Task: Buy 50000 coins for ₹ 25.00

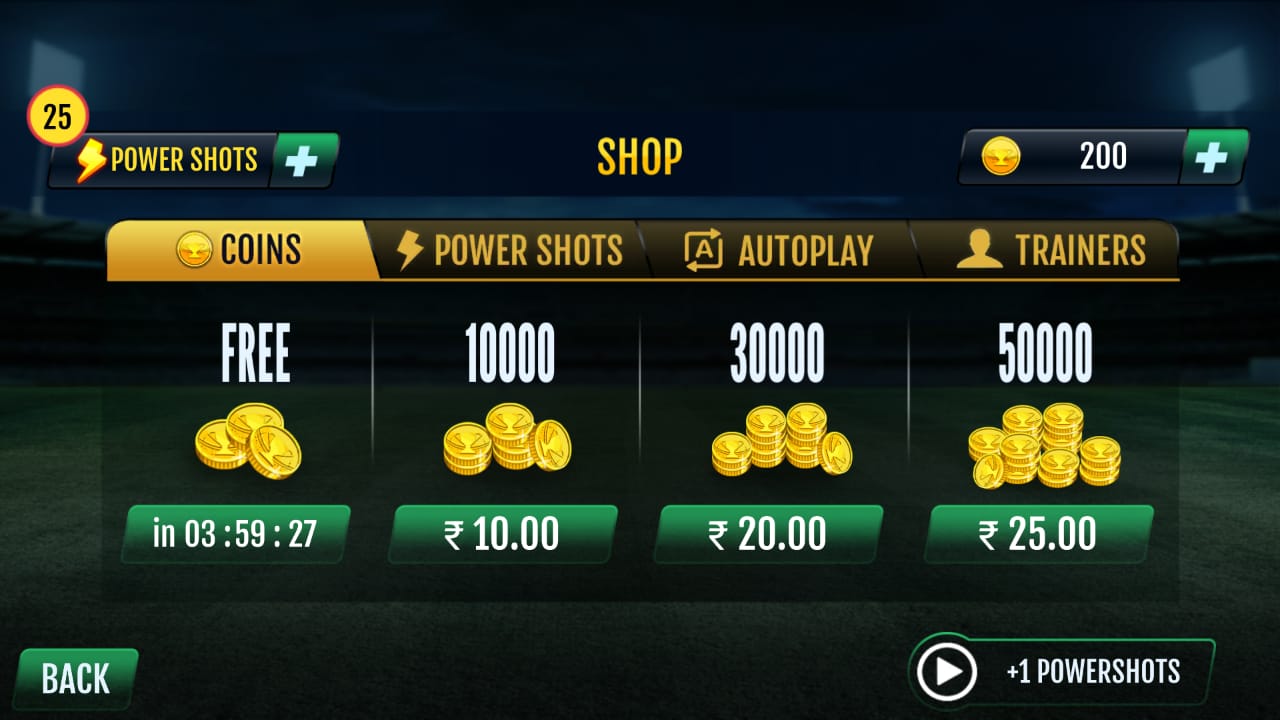Action: pos(1038,534)
